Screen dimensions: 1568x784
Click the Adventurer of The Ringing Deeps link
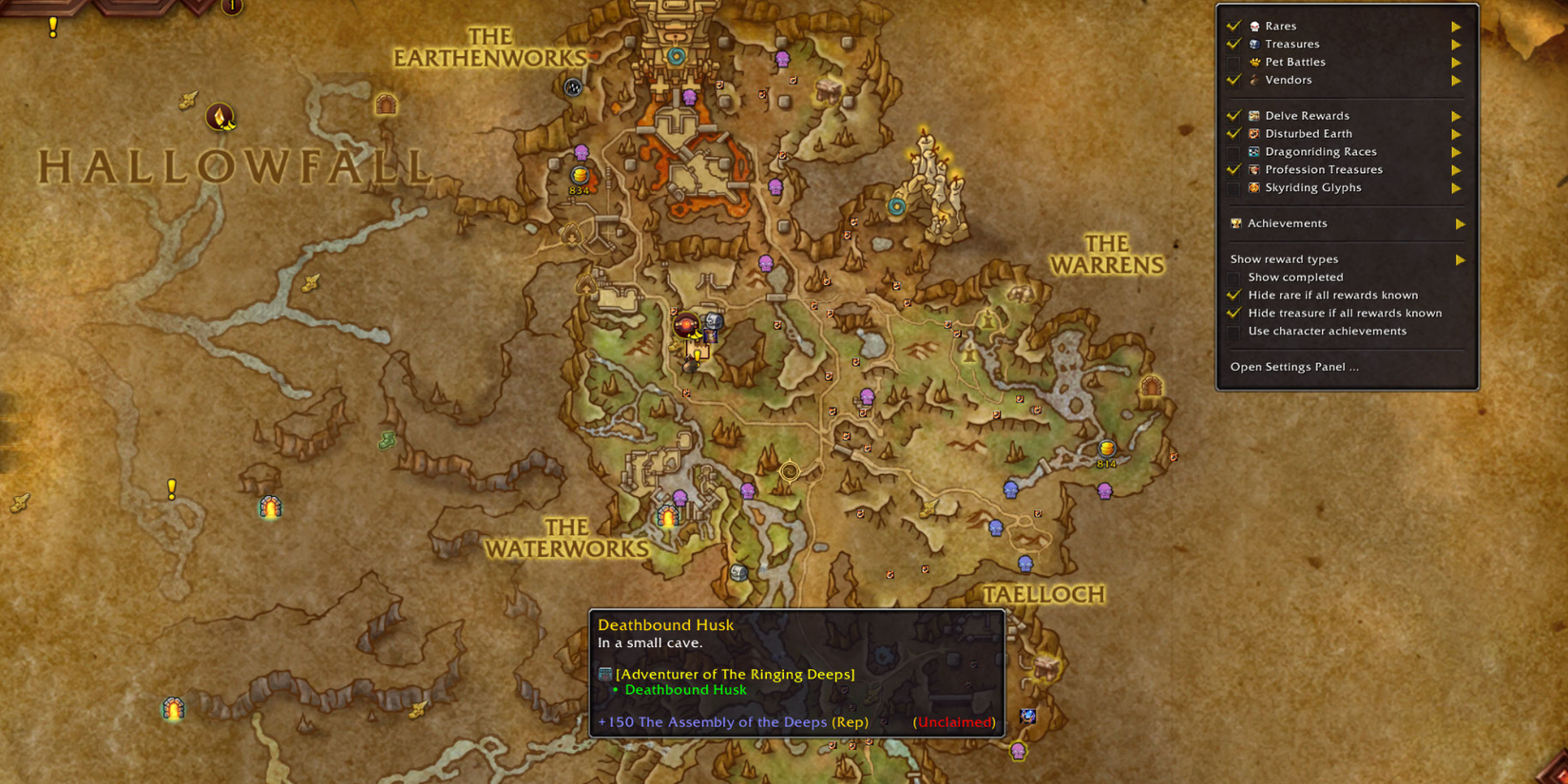click(735, 674)
